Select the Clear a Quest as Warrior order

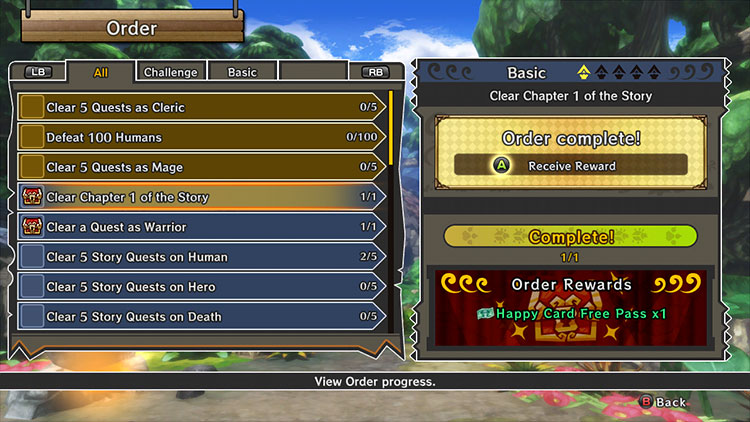200,227
